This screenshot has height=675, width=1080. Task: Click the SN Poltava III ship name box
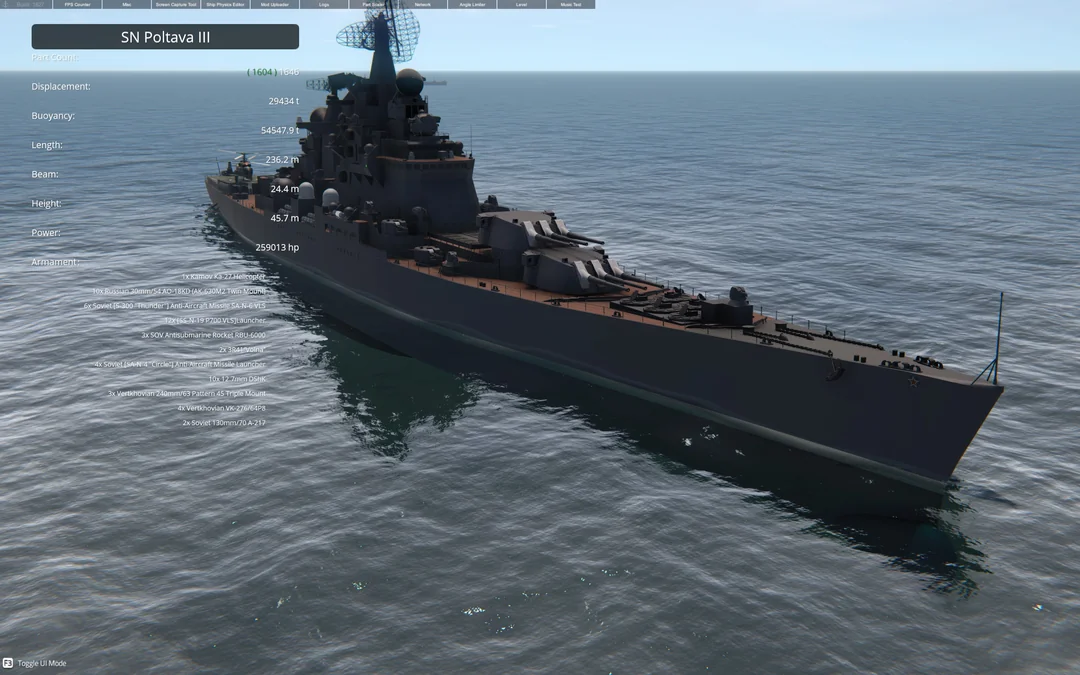(x=165, y=37)
